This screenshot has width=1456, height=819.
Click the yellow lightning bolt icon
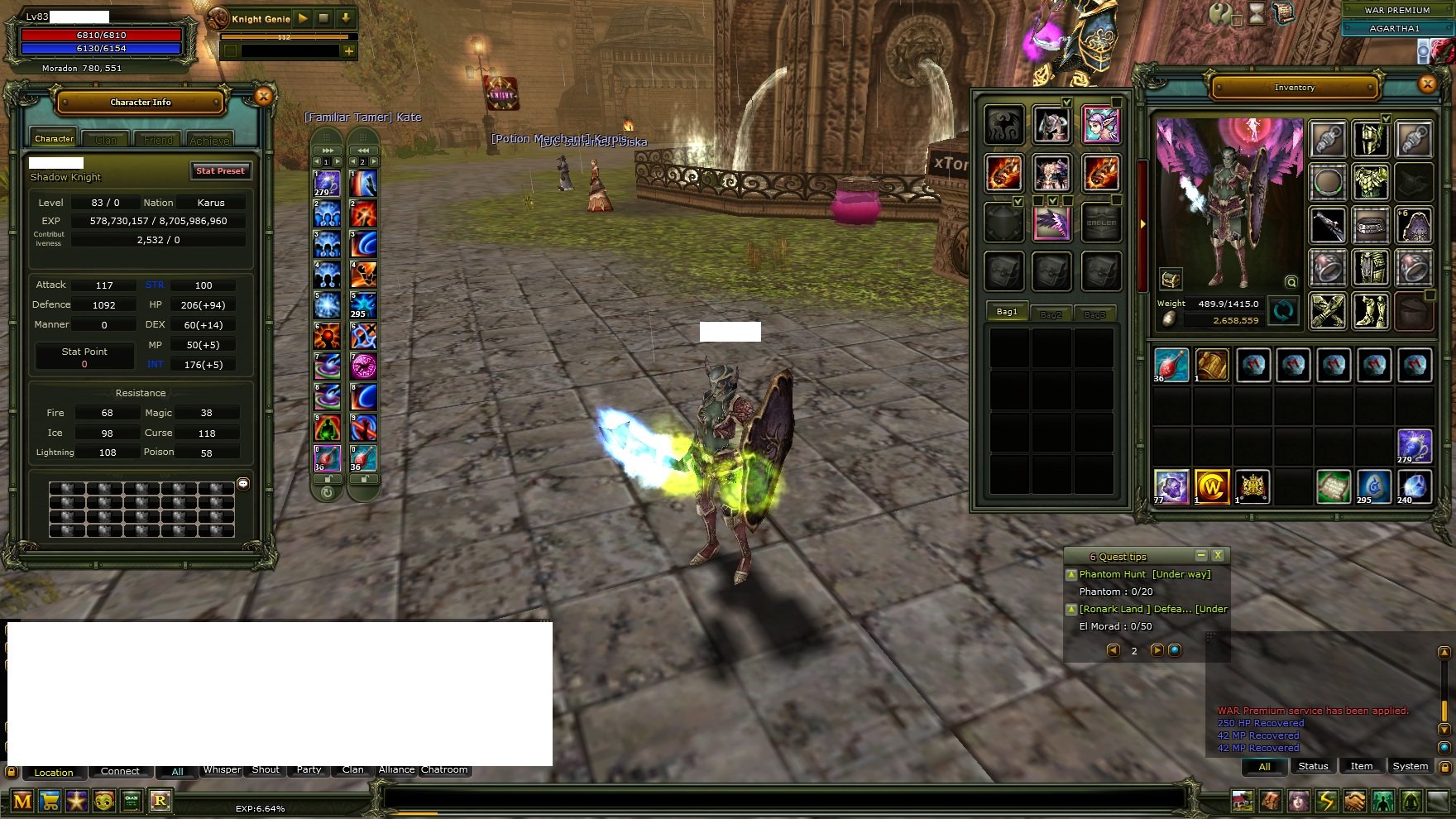(1327, 801)
